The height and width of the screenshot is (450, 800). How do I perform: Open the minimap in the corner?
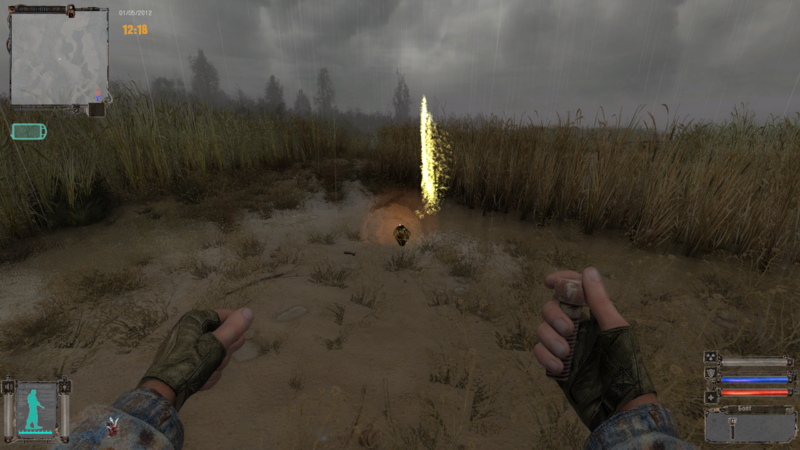(x=58, y=56)
